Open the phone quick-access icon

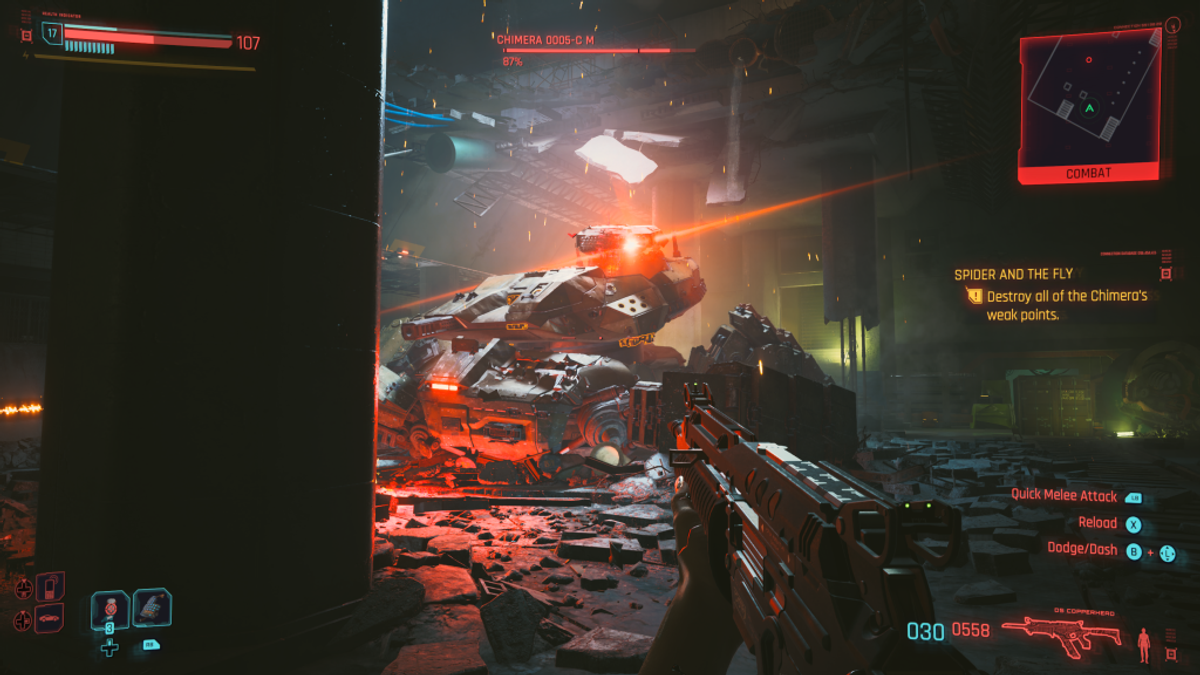pyautogui.click(x=50, y=585)
